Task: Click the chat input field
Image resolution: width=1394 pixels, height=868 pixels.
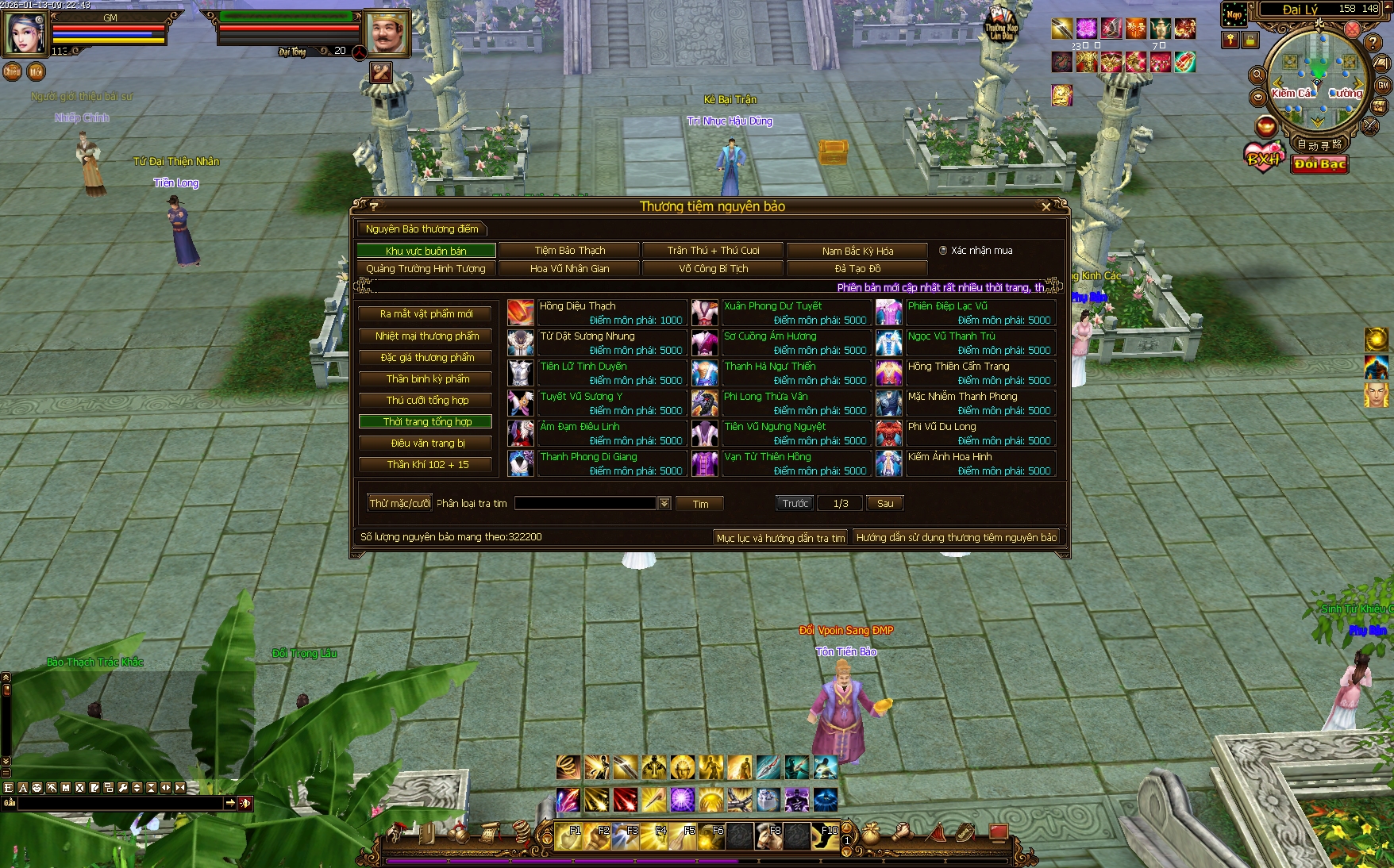Action: click(119, 804)
